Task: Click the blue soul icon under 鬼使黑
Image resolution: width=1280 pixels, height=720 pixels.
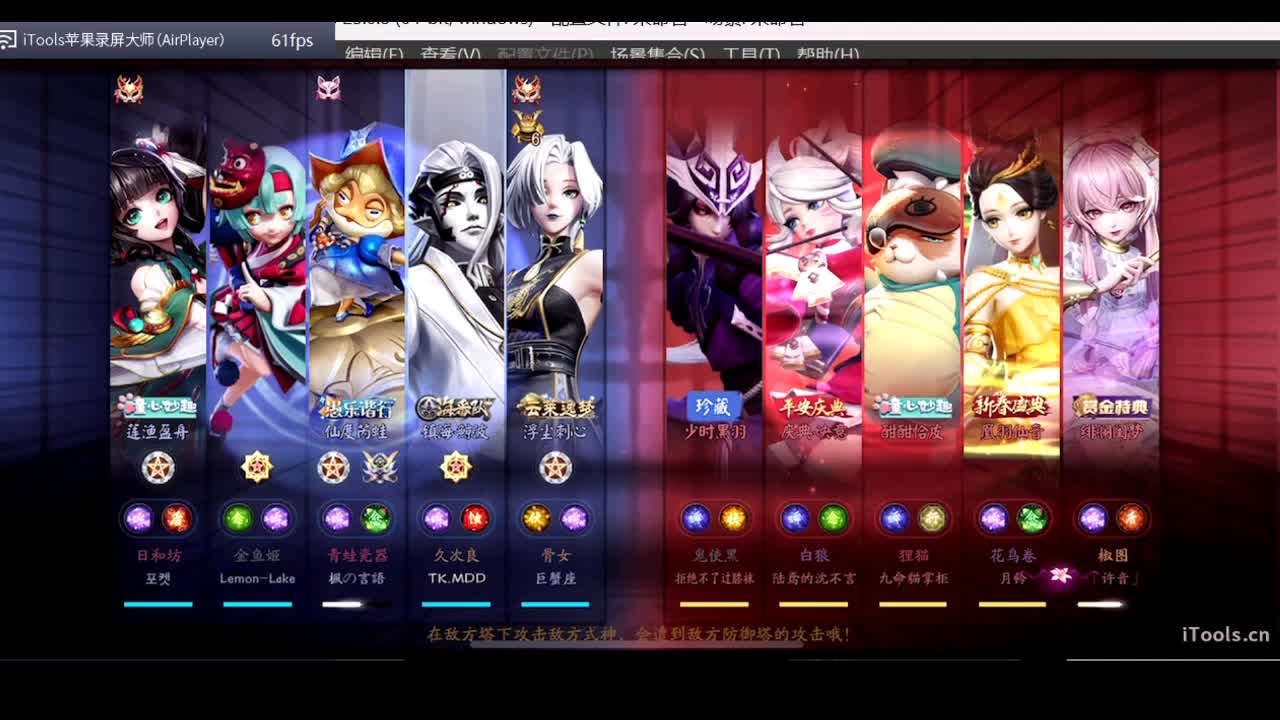Action: pos(696,517)
